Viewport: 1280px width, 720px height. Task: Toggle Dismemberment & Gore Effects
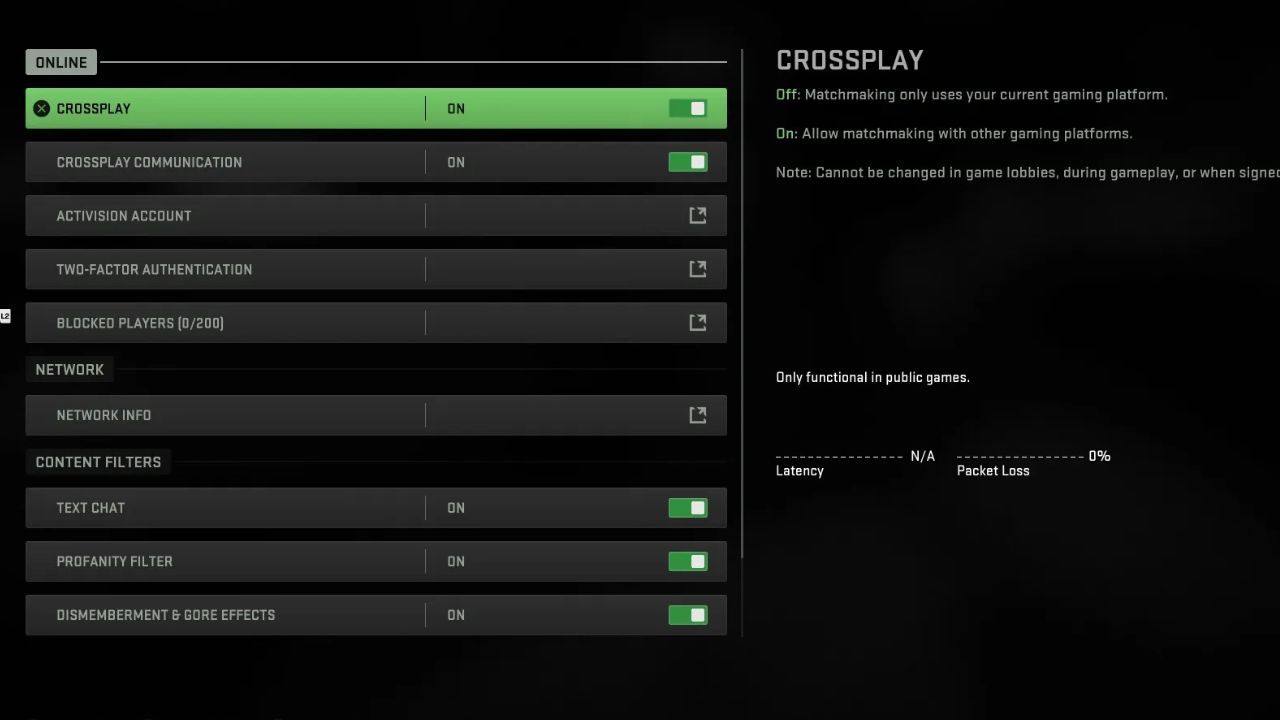pos(687,615)
